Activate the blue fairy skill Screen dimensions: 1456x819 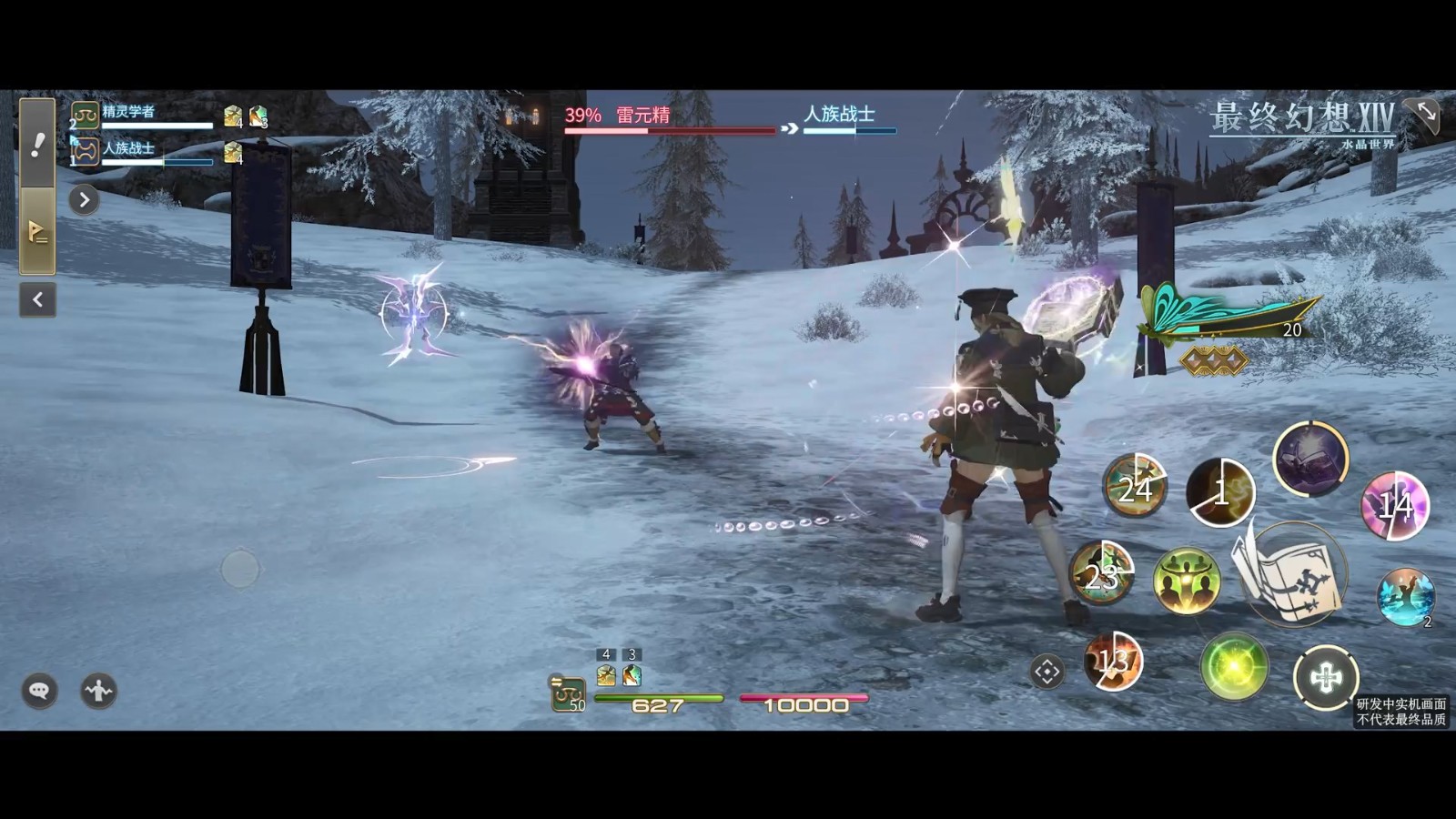coord(1405,597)
